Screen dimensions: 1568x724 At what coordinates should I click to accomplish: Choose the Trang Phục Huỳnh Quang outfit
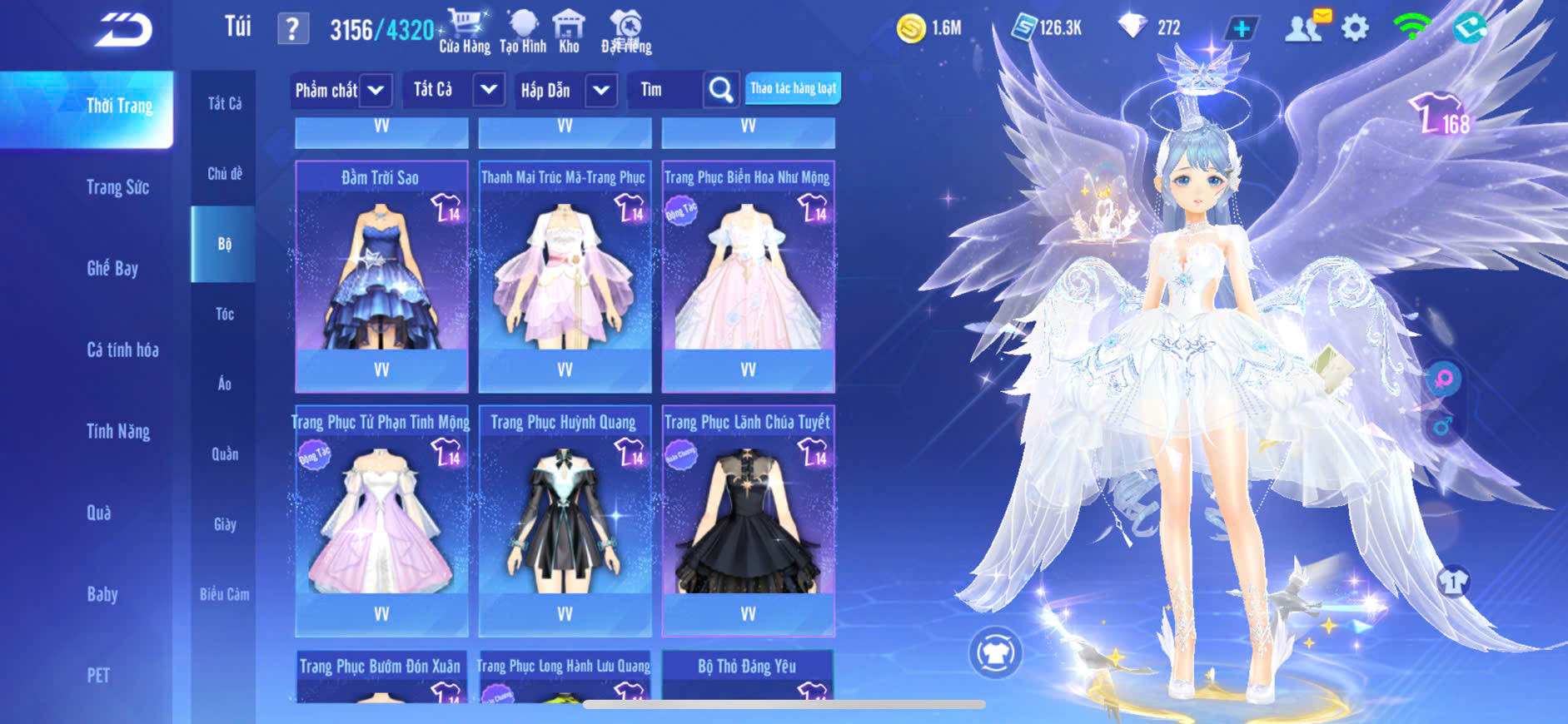565,520
